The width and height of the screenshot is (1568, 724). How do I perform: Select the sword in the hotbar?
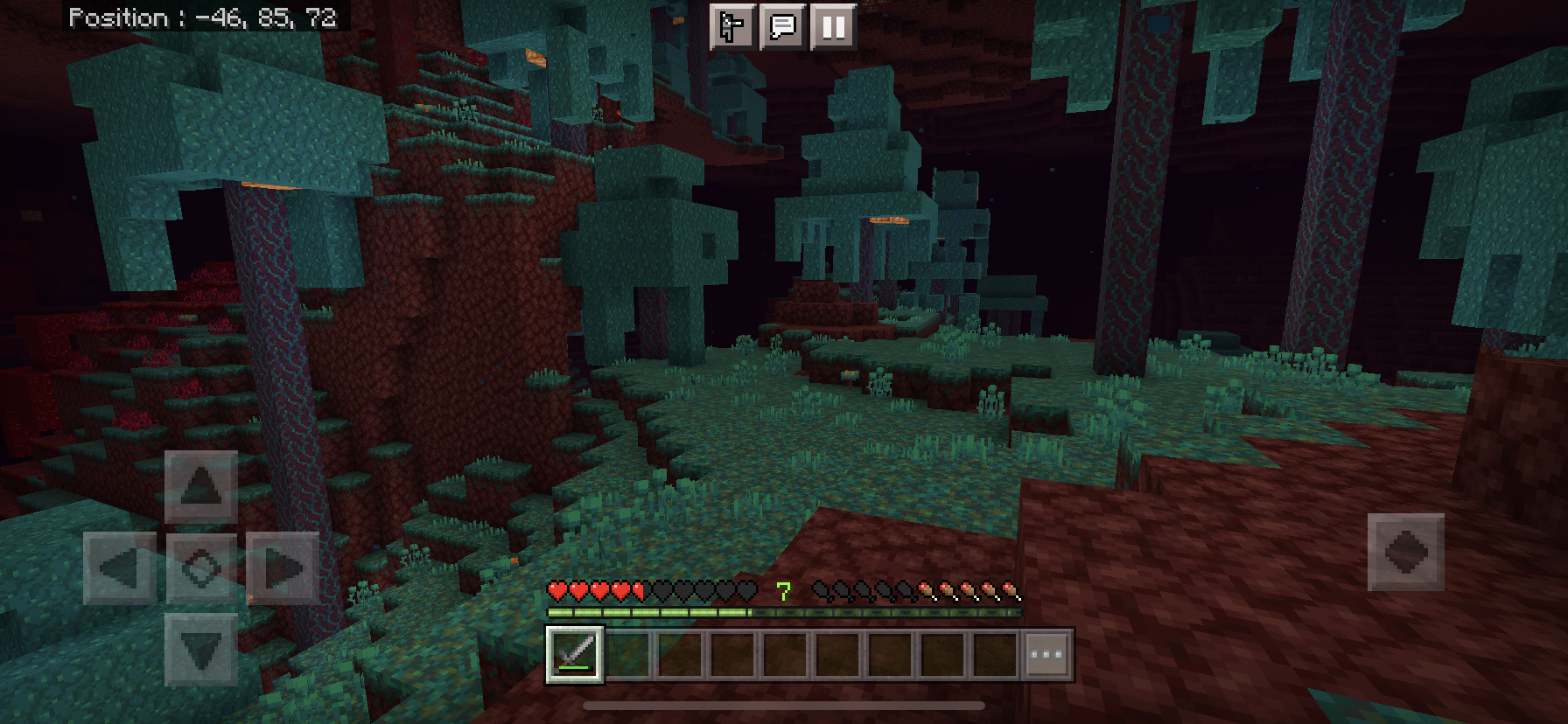pyautogui.click(x=575, y=654)
